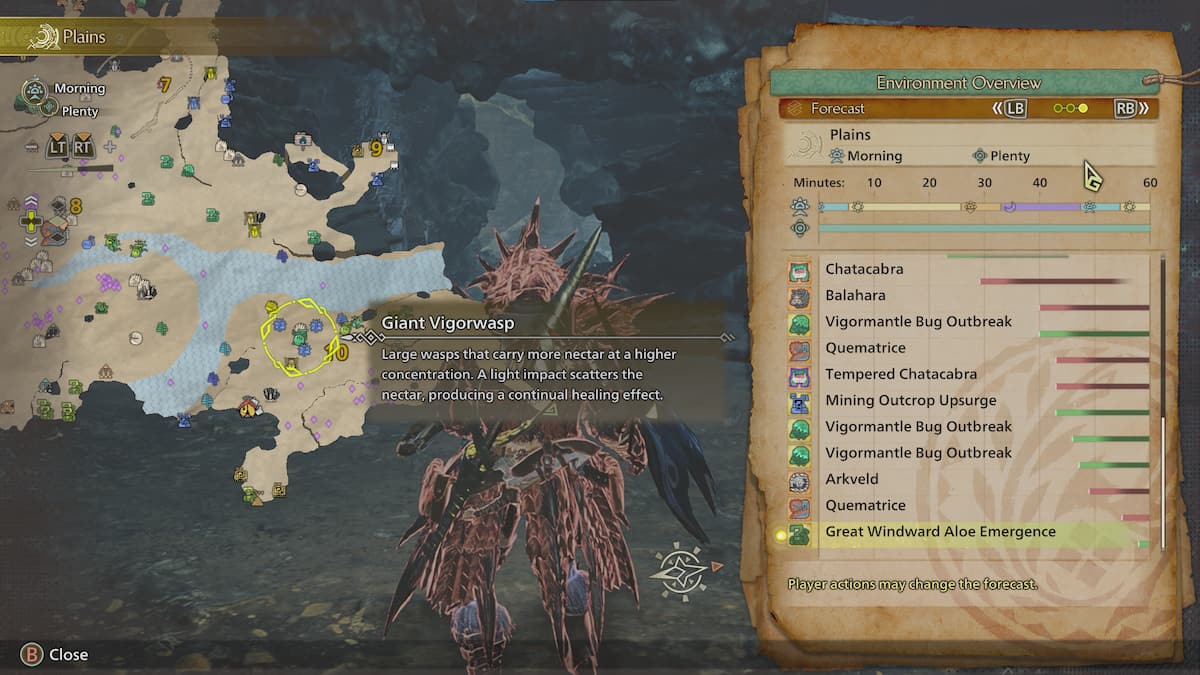Select the non-tempered Chatacabra entry at list top
Image resolution: width=1200 pixels, height=675 pixels.
pyautogui.click(x=864, y=269)
